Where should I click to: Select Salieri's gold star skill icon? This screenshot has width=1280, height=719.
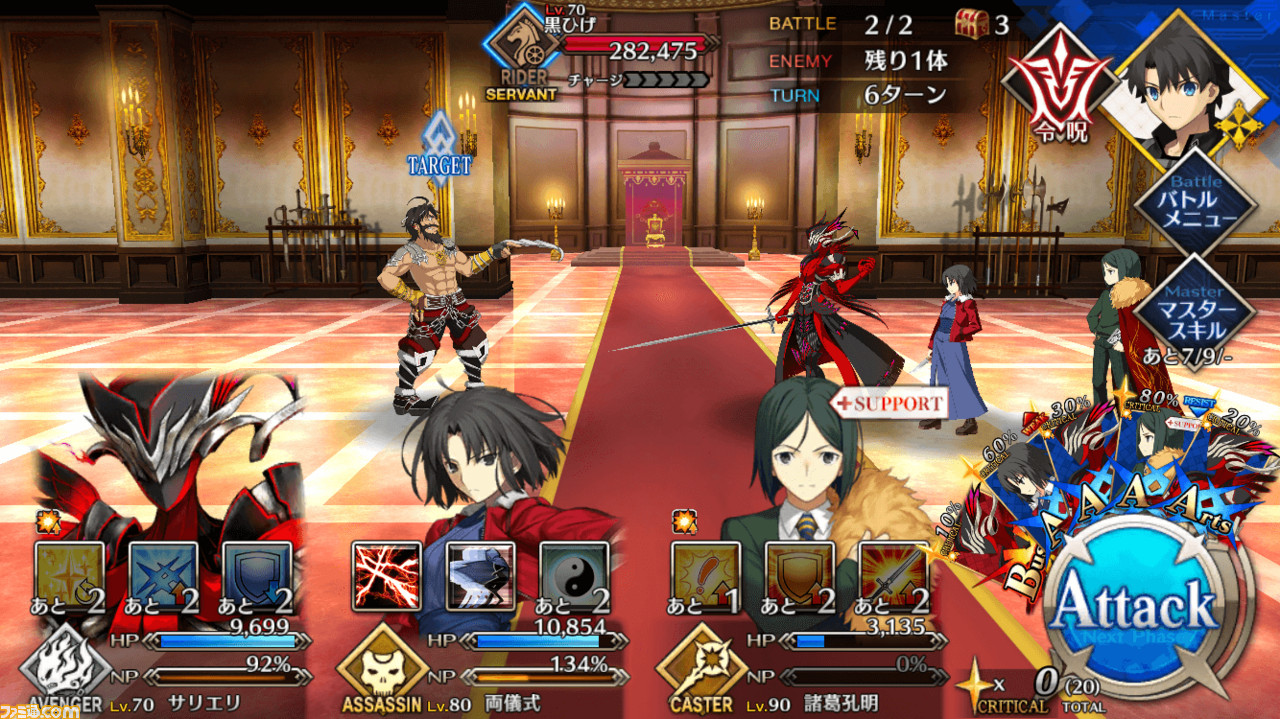point(70,576)
